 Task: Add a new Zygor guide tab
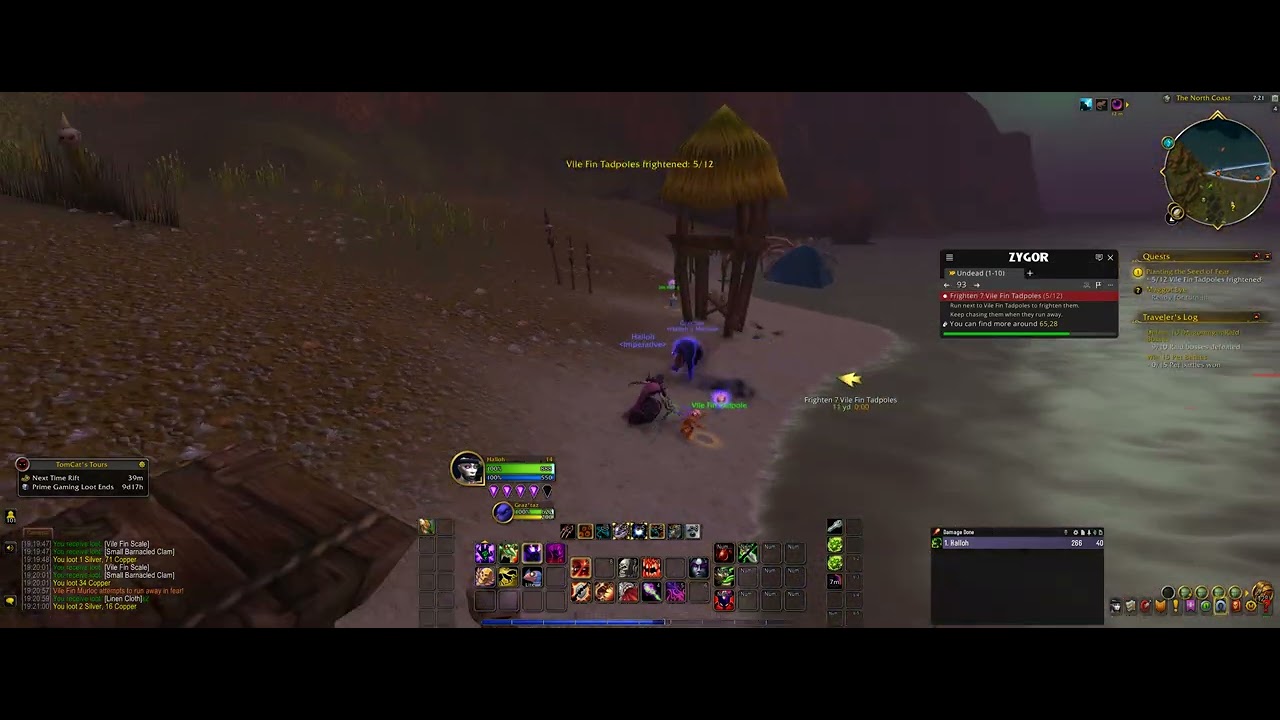1029,273
